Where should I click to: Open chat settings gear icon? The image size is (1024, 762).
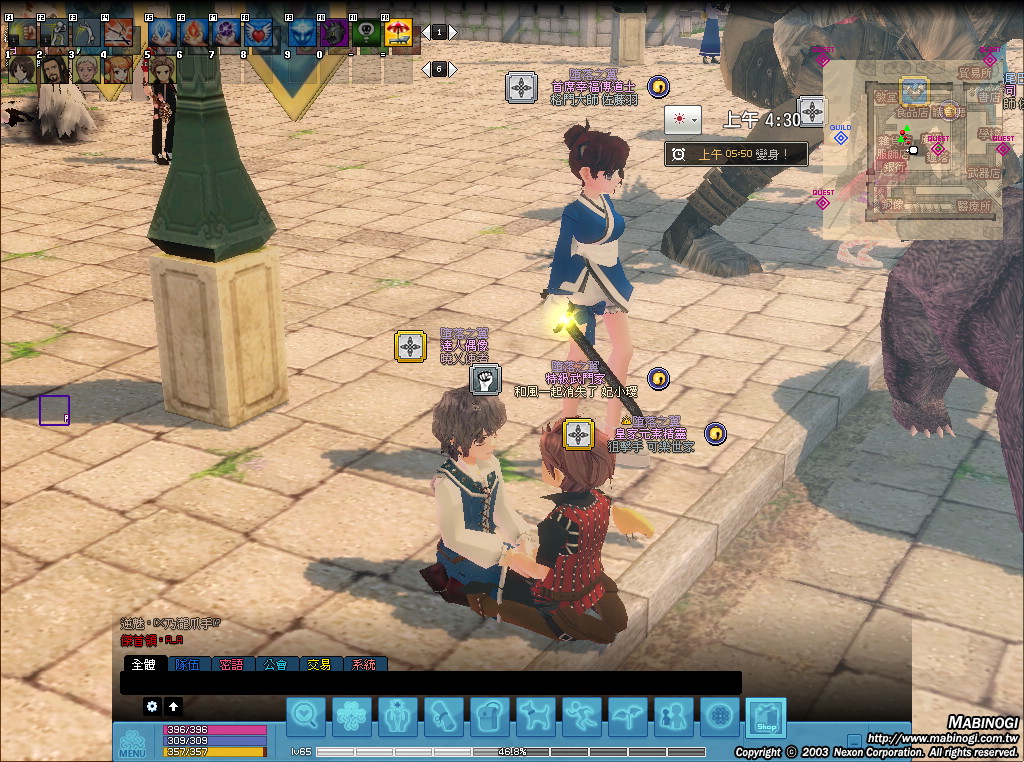[152, 706]
